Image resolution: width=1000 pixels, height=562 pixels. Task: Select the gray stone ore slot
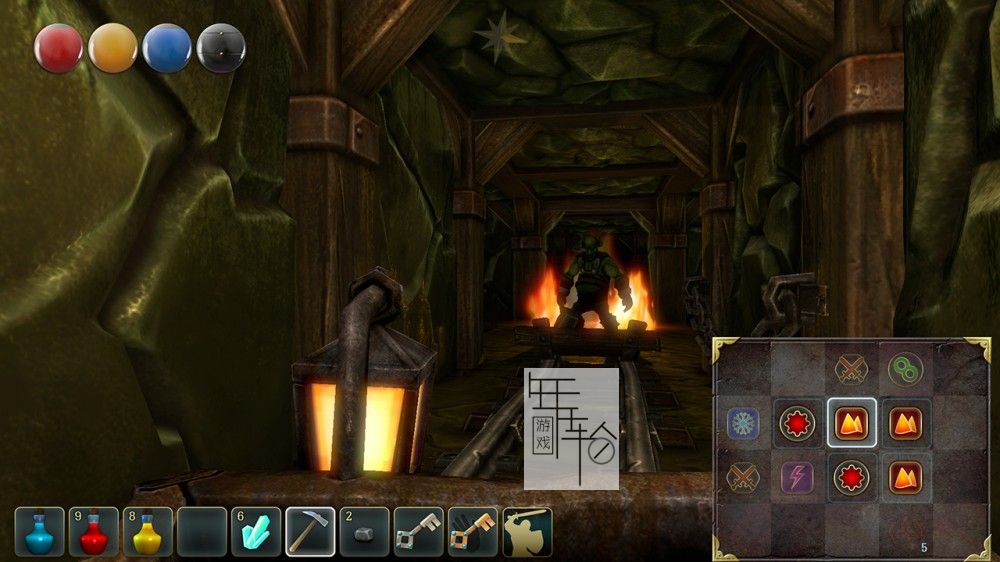click(x=364, y=532)
